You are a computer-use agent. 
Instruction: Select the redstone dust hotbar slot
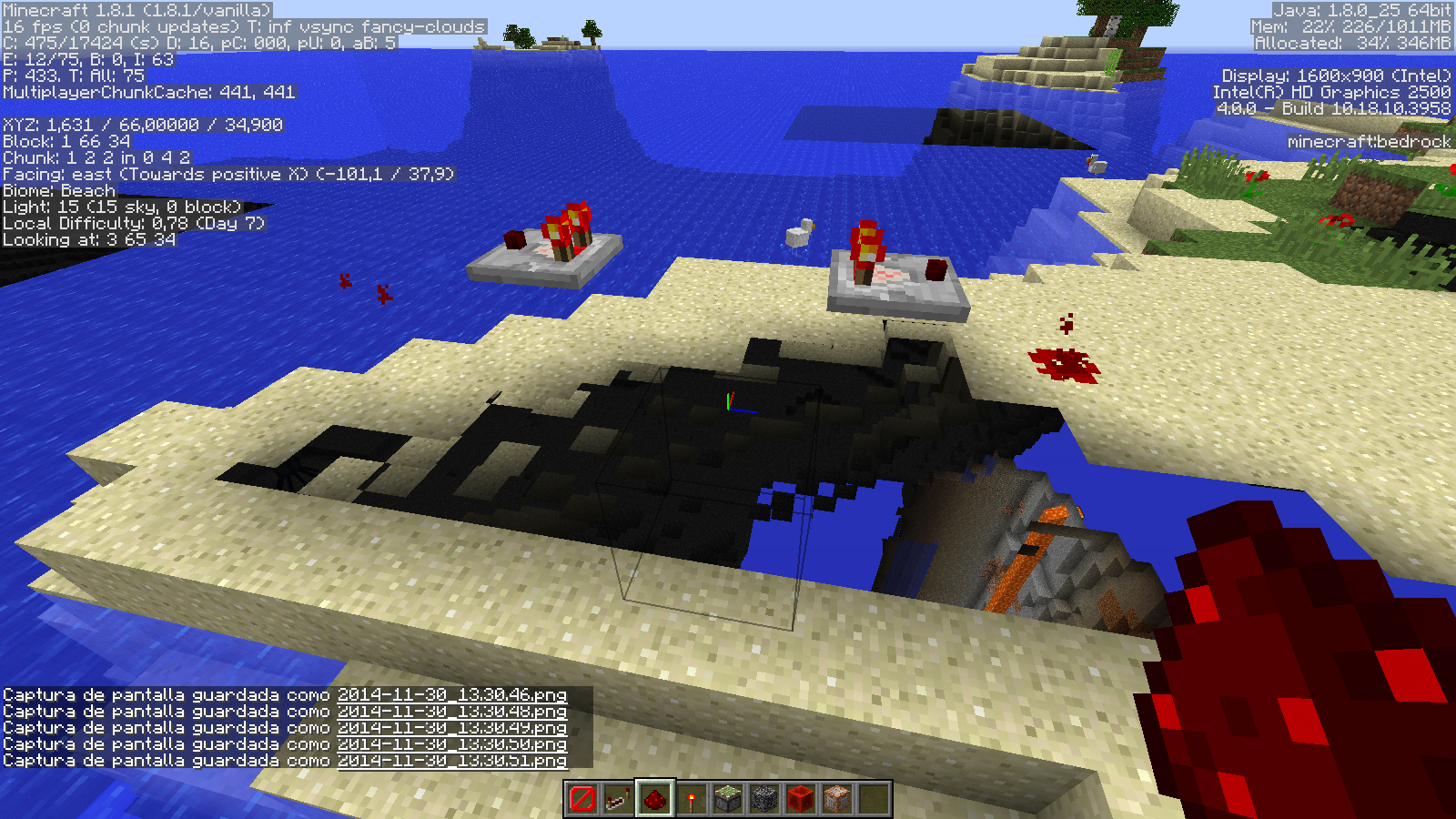point(655,799)
